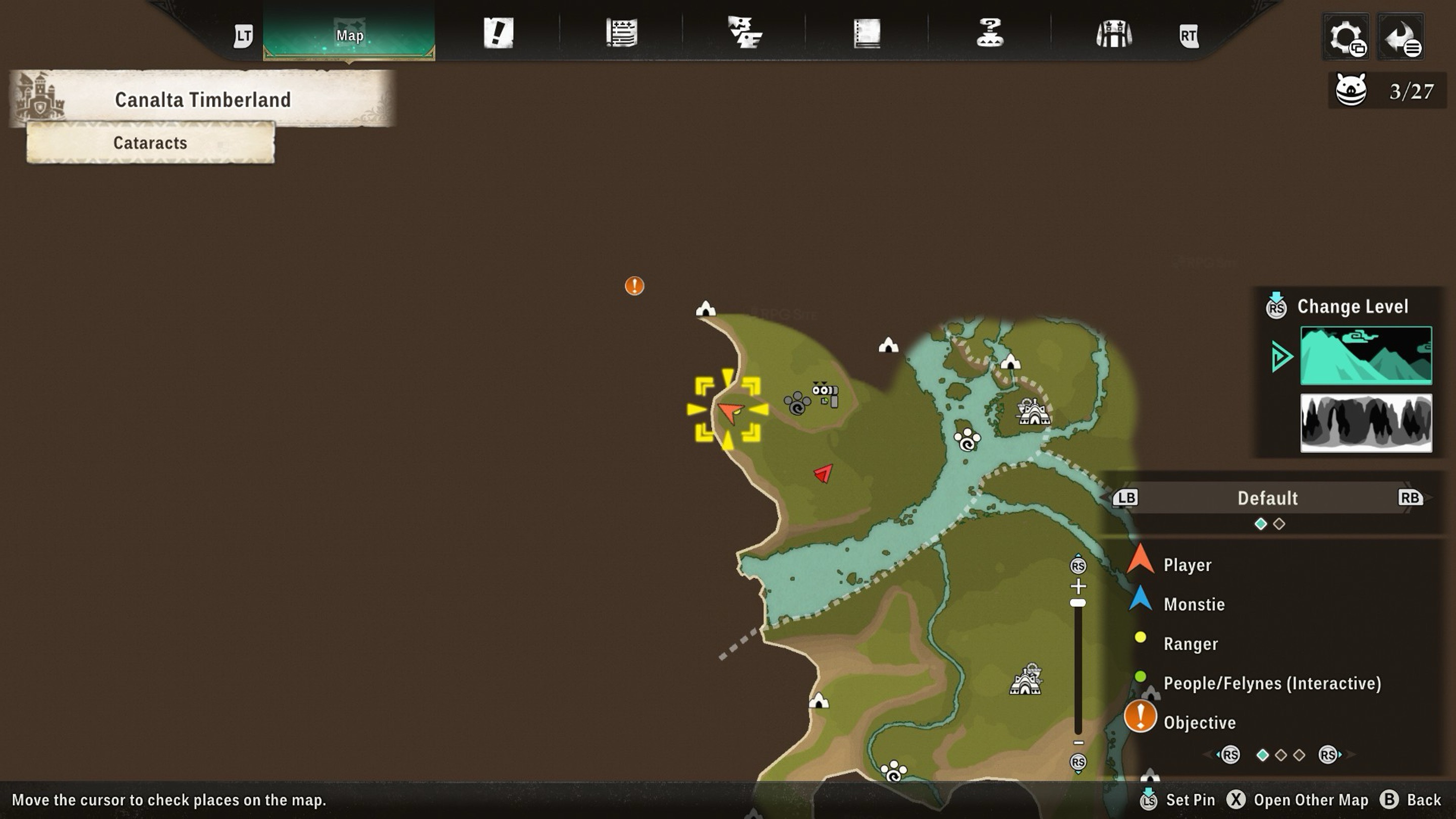
Task: Select the red arrow marker on map
Action: pyautogui.click(x=824, y=473)
